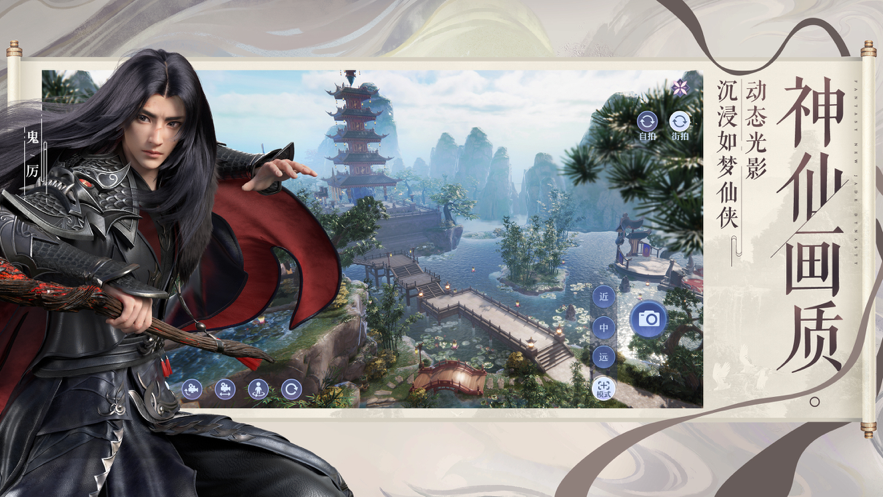Select the near (近) camera distance

coord(603,297)
